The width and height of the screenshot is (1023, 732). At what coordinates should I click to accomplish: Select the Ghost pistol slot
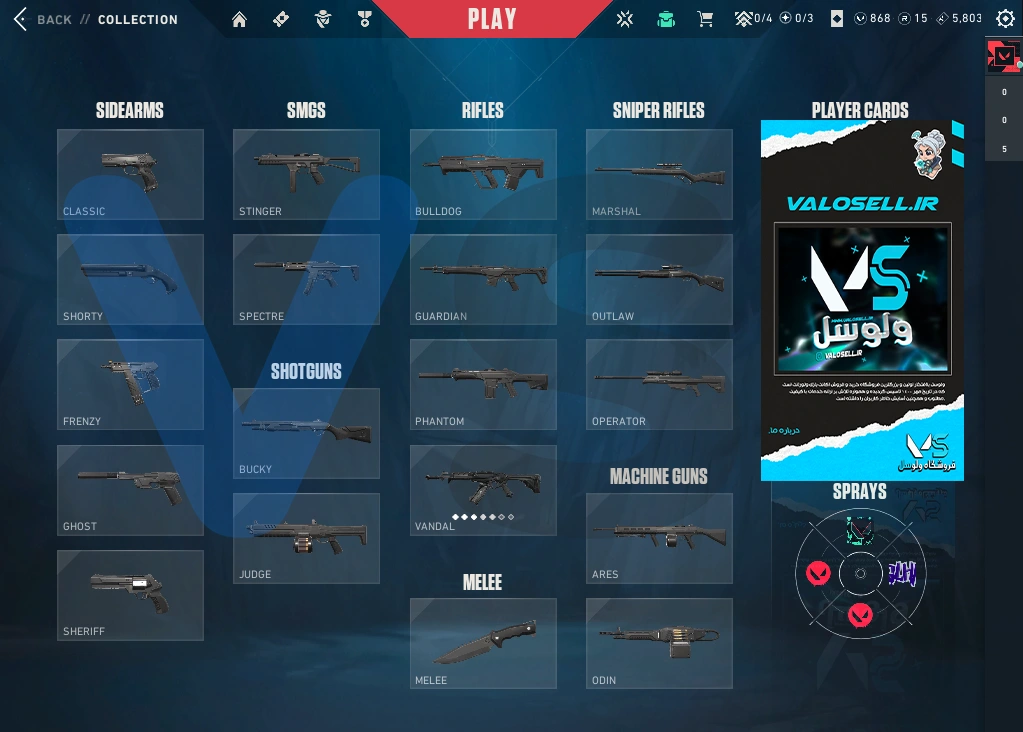[130, 490]
